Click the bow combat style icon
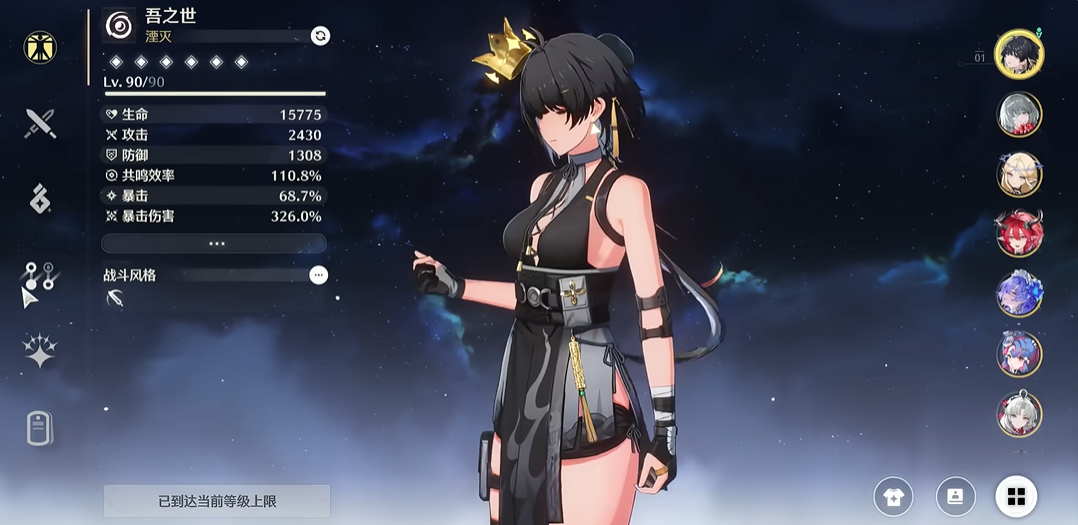The height and width of the screenshot is (525, 1078). [x=116, y=298]
